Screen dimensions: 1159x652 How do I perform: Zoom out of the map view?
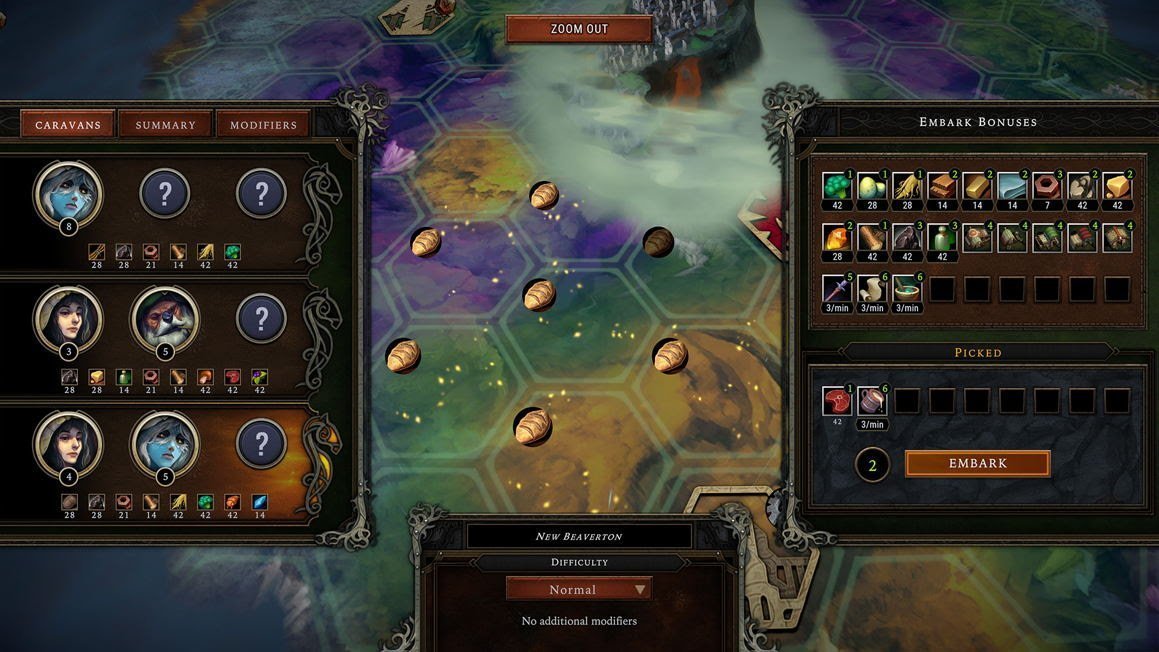click(579, 29)
